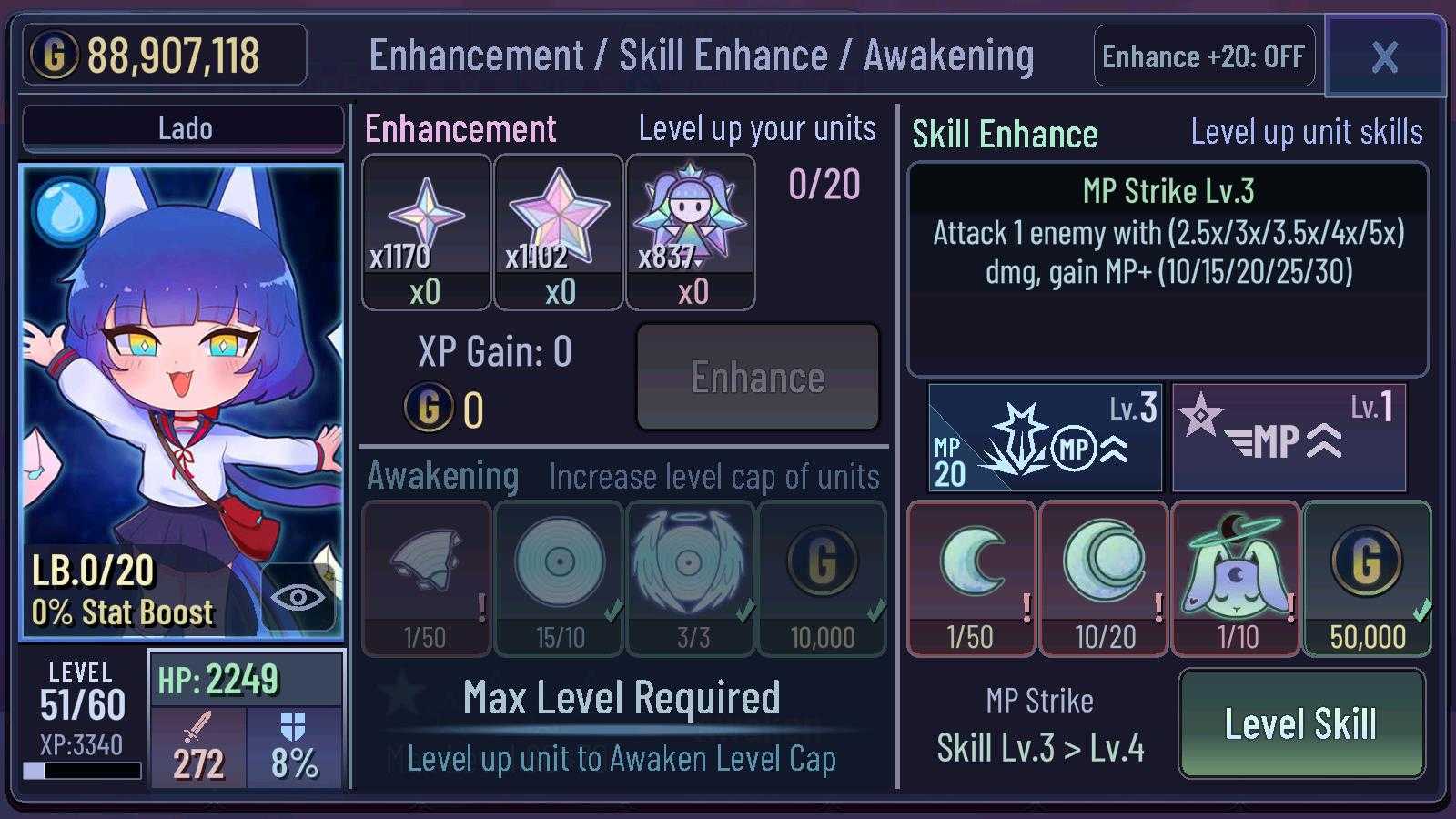This screenshot has width=1456, height=819.
Task: Select the disc awakening material showing 15/10
Action: 559,577
